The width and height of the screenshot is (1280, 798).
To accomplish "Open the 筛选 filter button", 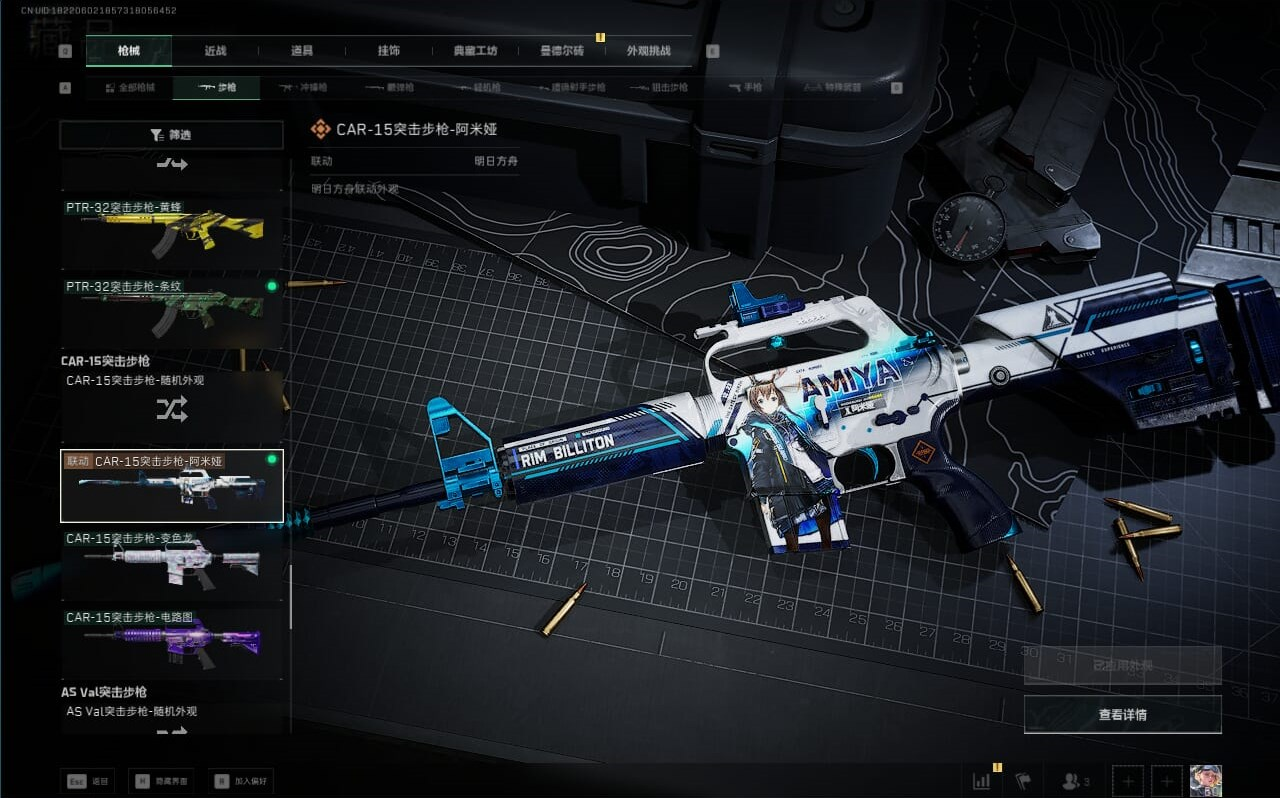I will pos(171,135).
